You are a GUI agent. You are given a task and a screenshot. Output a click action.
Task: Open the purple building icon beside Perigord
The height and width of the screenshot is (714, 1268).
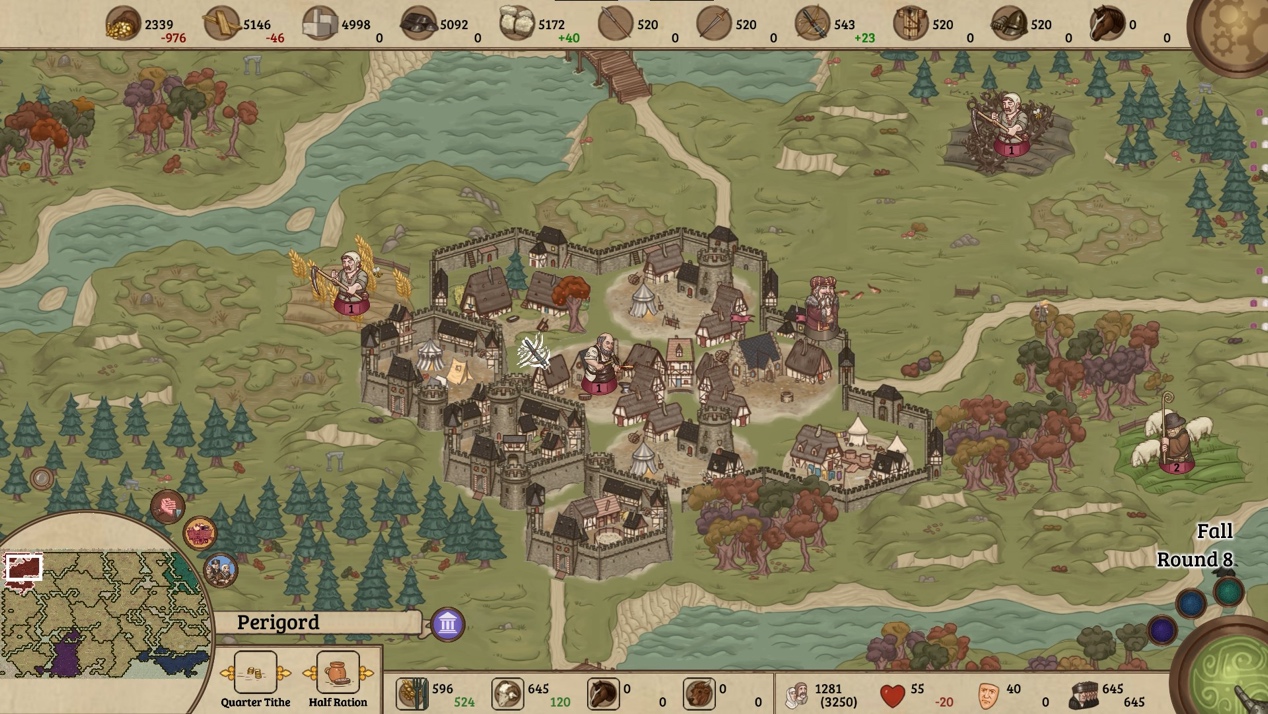pos(448,625)
